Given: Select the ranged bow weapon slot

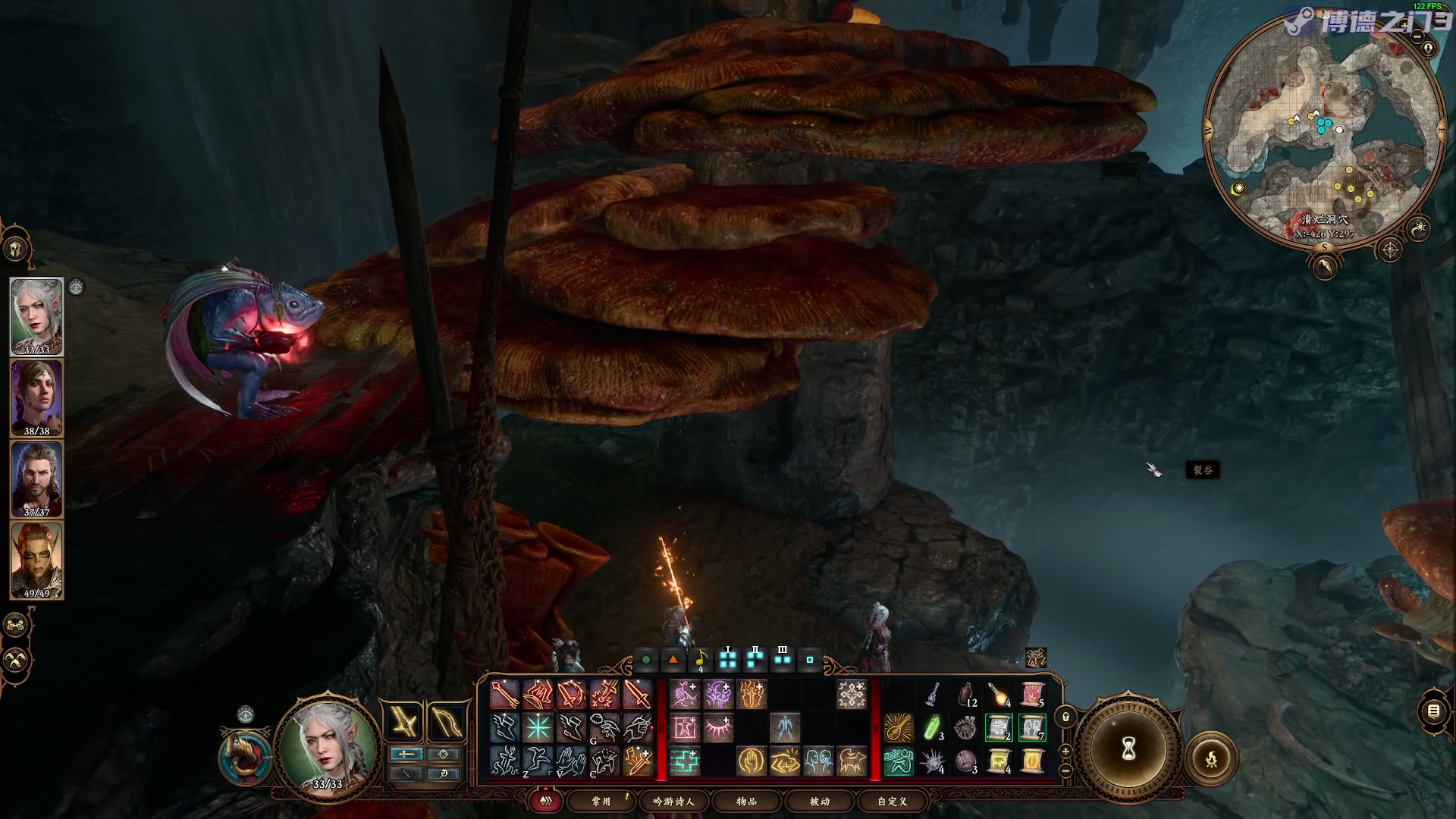Looking at the screenshot, I should pyautogui.click(x=446, y=721).
